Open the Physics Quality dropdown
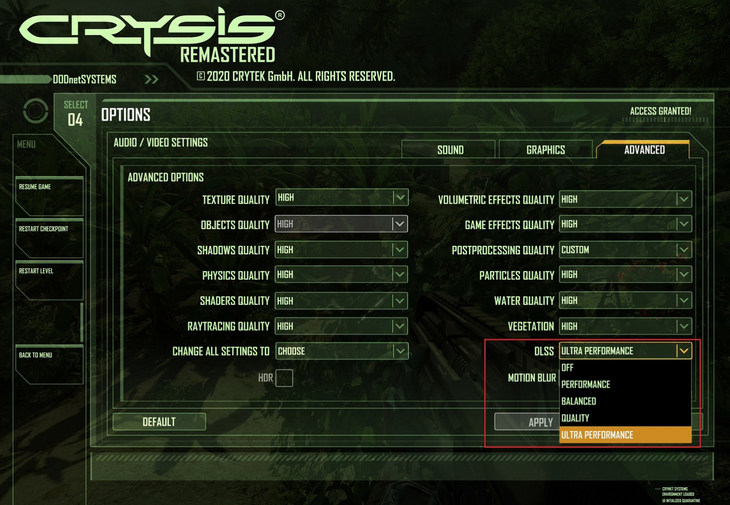730x505 pixels. click(x=341, y=275)
